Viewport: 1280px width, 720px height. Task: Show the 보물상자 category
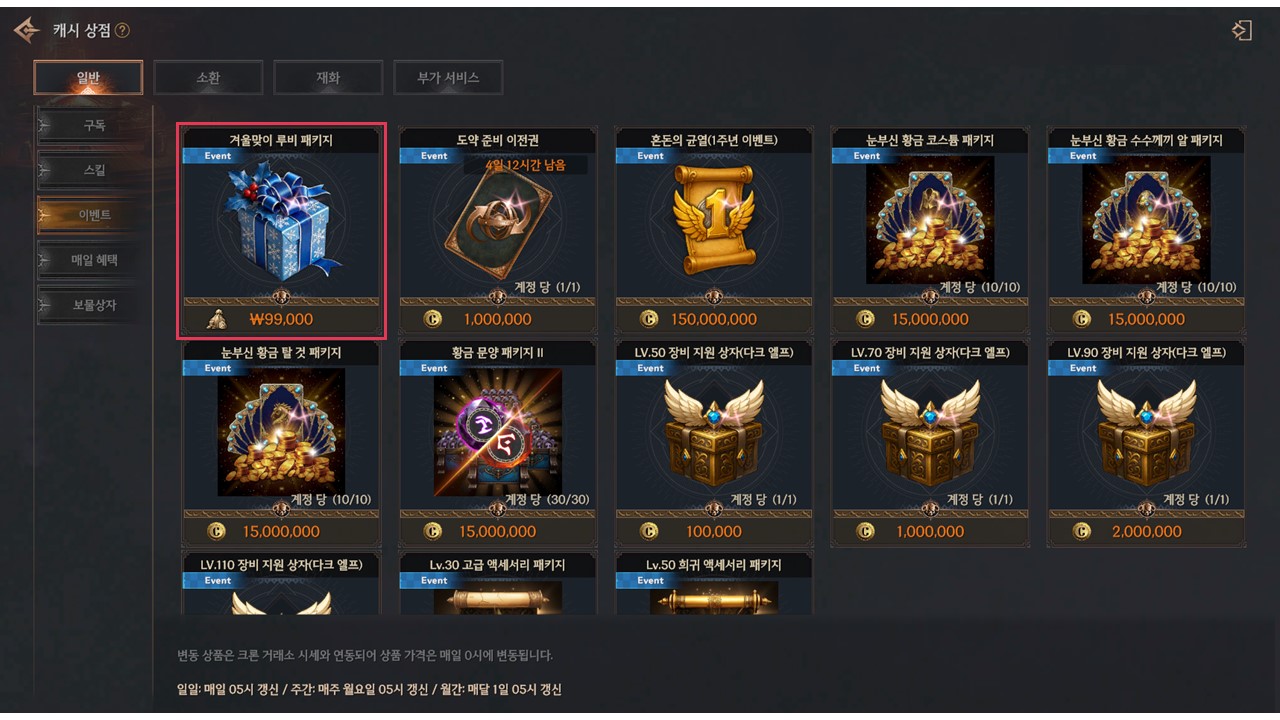[94, 305]
